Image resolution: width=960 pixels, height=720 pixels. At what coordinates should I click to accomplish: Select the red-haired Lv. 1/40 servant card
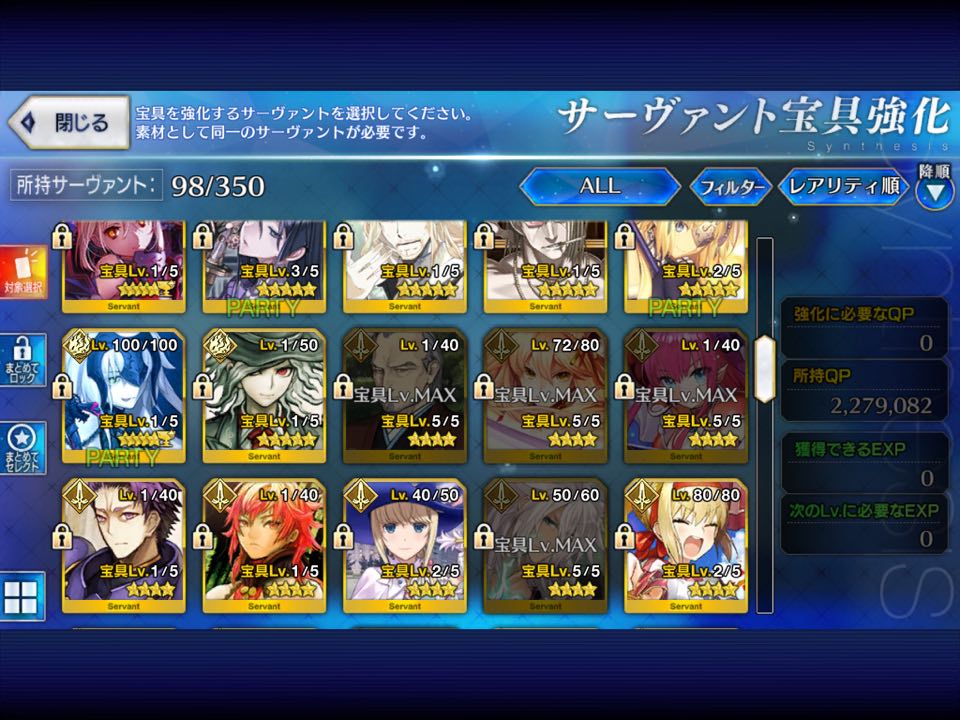pos(264,545)
